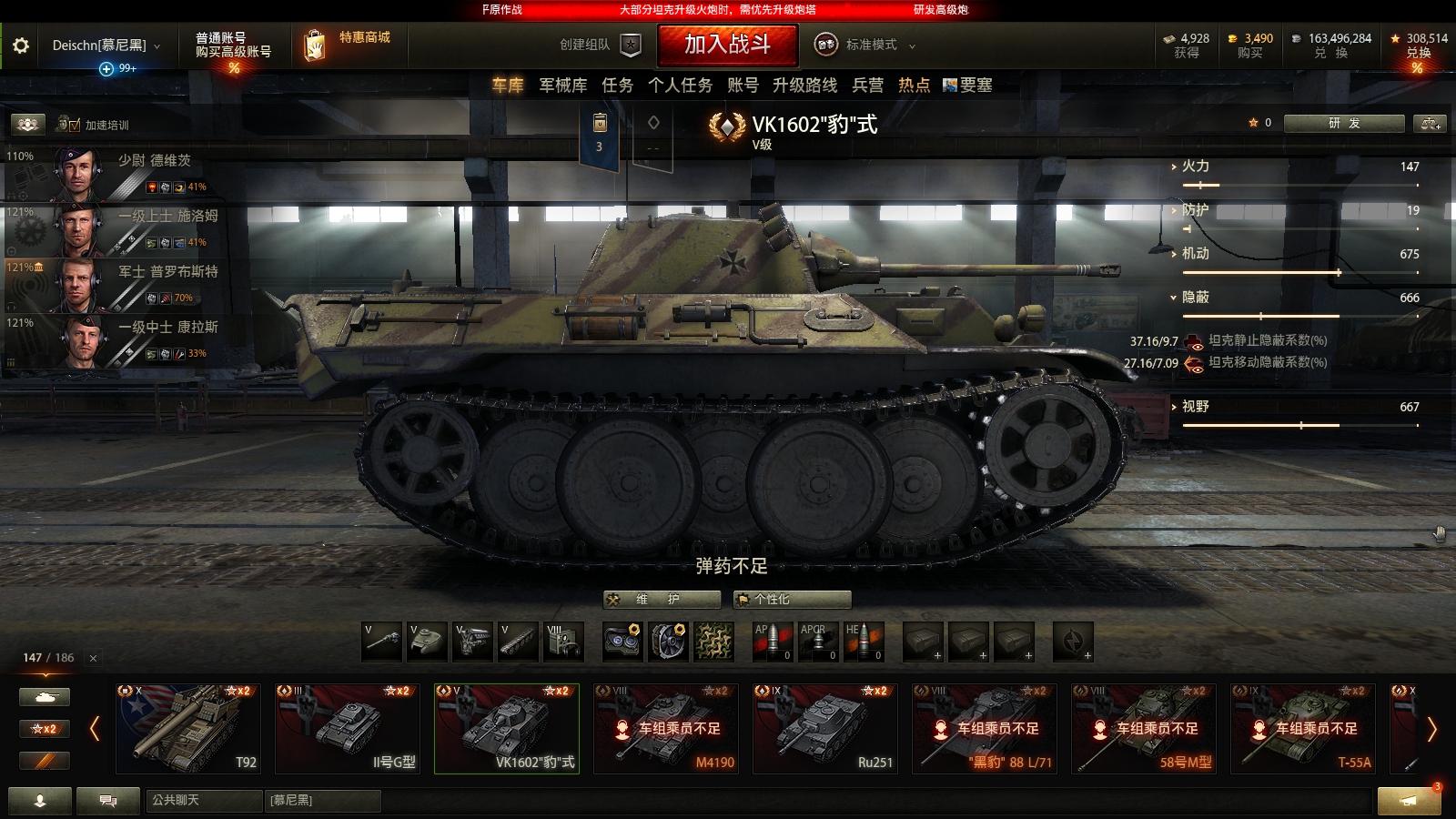Click the 加入战斗 battle button

[726, 45]
